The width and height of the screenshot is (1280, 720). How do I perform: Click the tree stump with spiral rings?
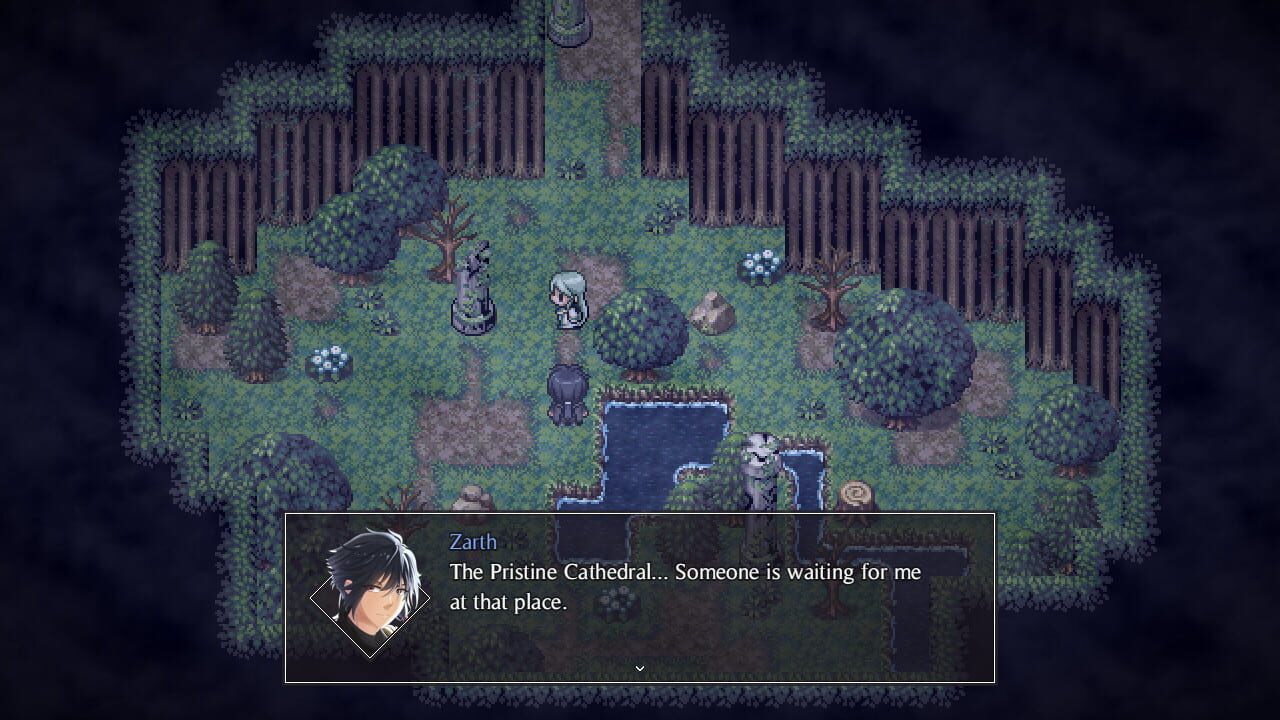pyautogui.click(x=855, y=493)
